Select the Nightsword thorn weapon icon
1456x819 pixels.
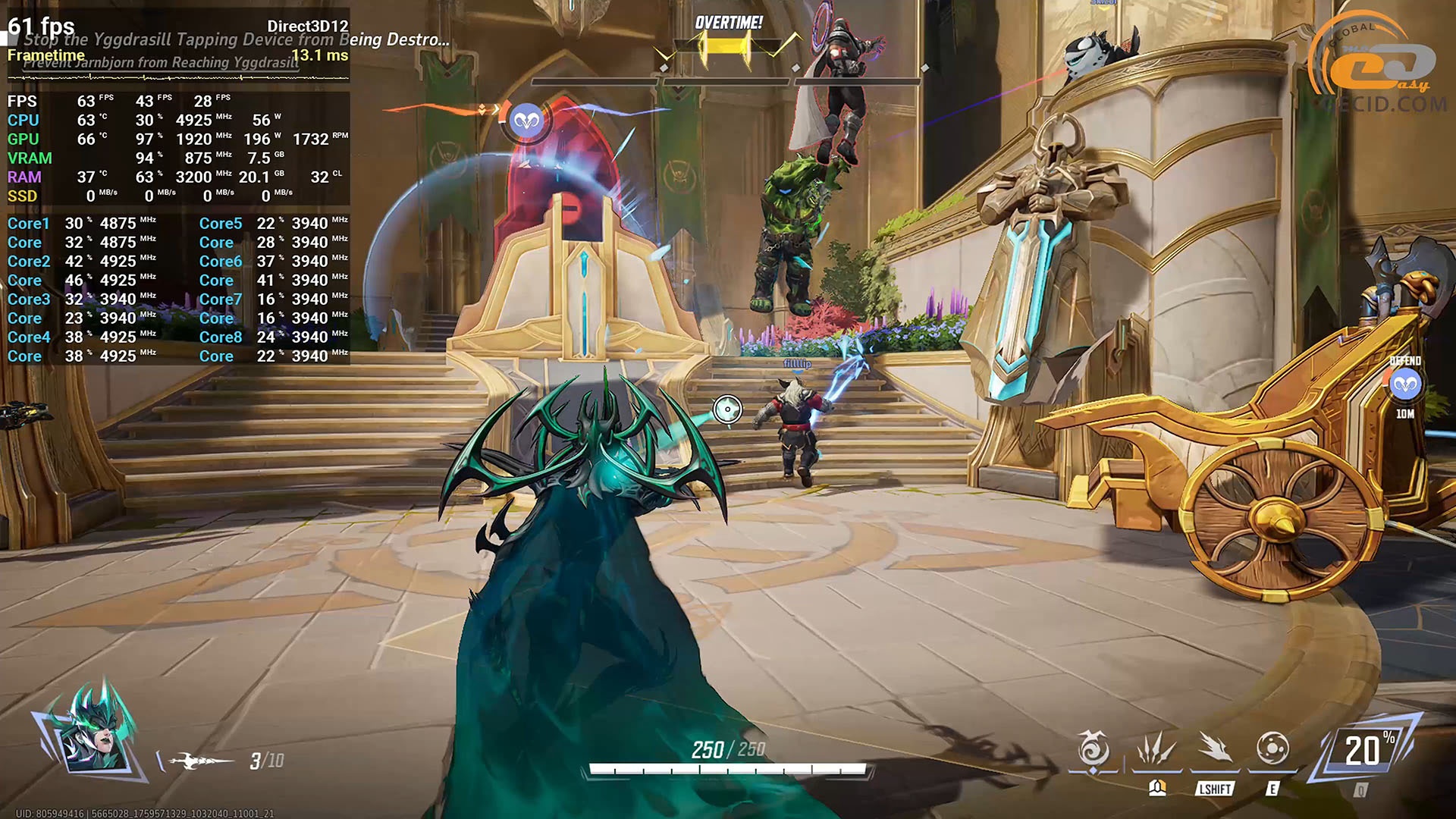pos(201,761)
